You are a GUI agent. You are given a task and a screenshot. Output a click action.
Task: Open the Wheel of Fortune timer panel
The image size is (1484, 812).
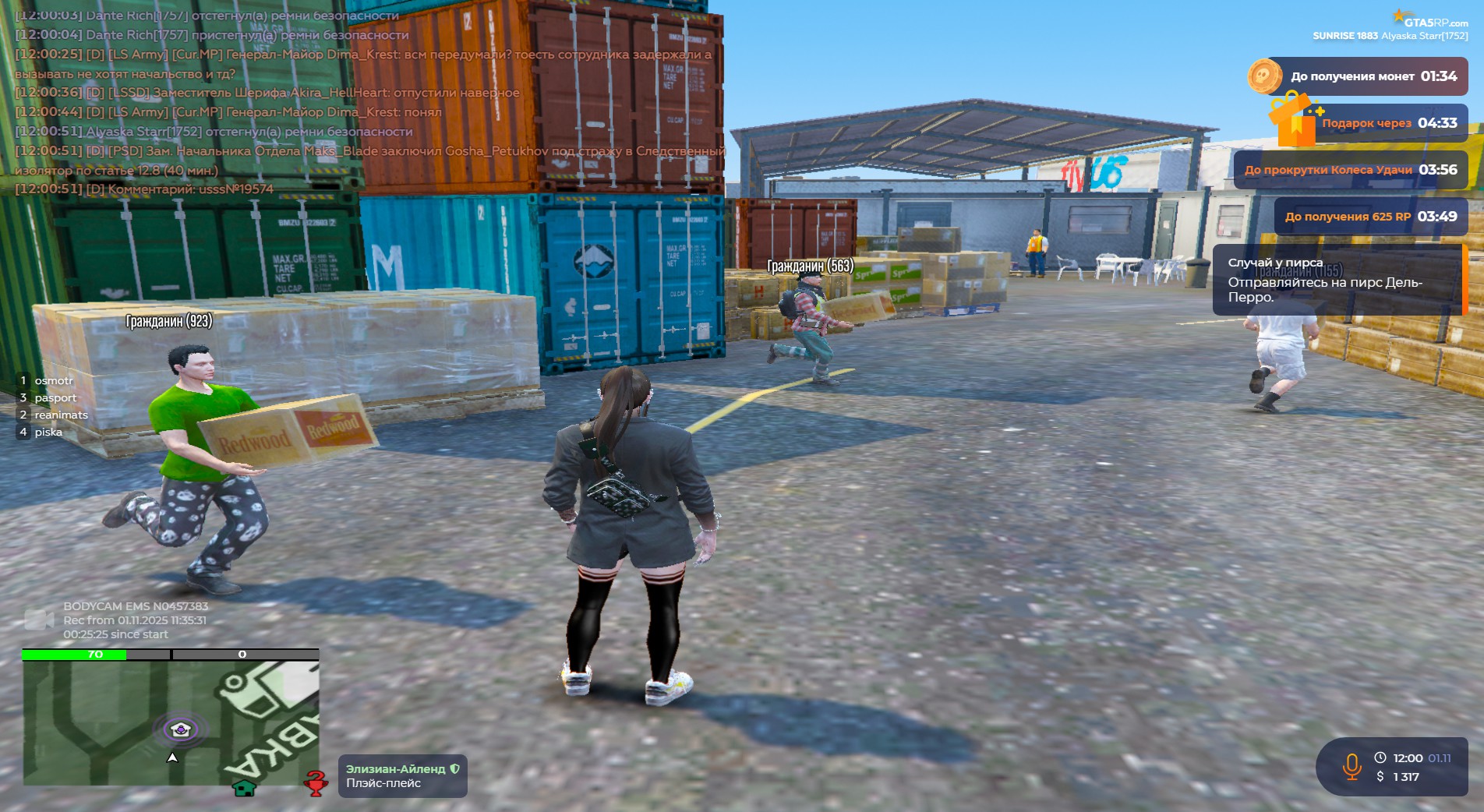(1350, 170)
